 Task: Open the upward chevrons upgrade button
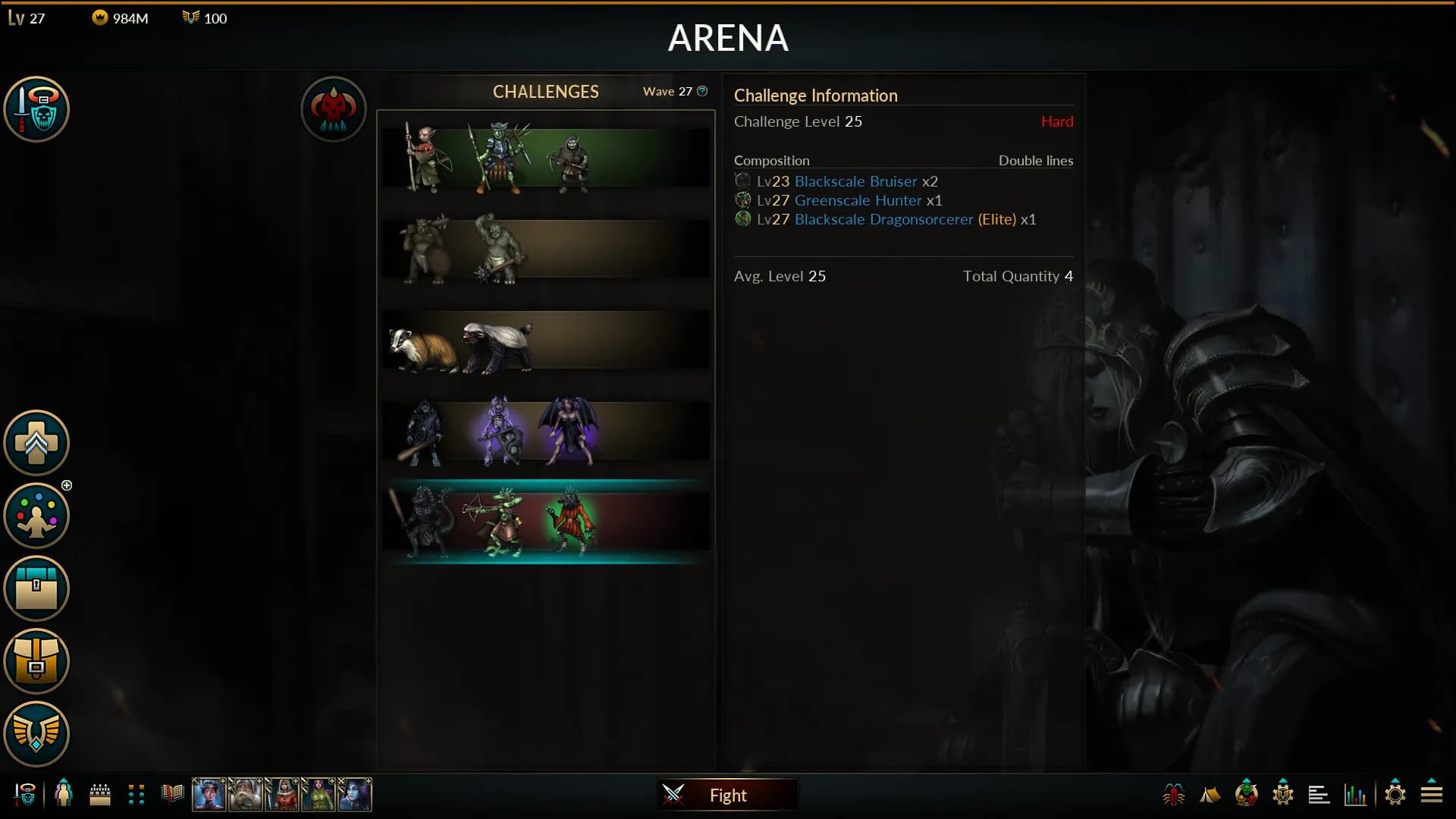tap(36, 443)
